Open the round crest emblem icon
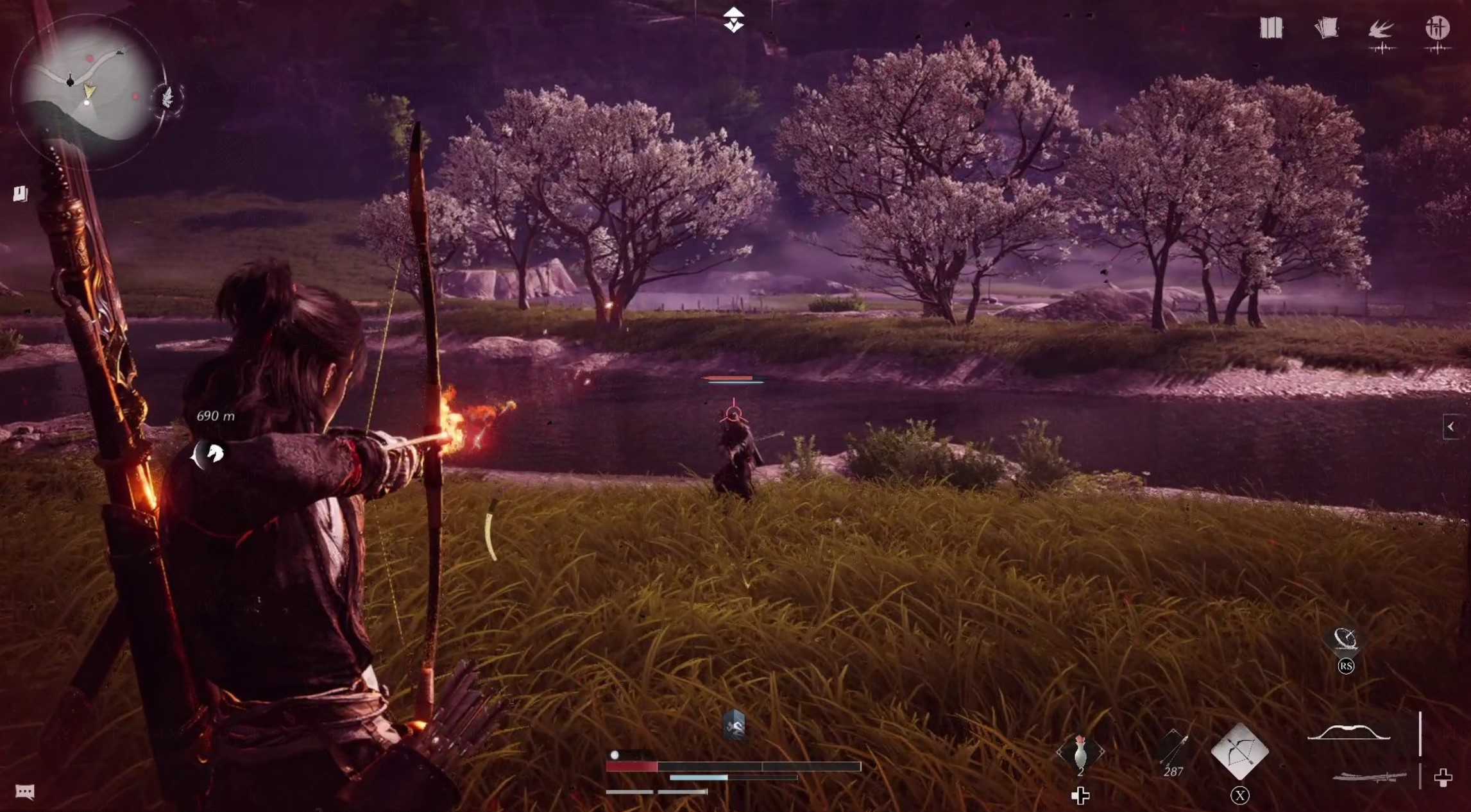1471x812 pixels. (x=1437, y=28)
